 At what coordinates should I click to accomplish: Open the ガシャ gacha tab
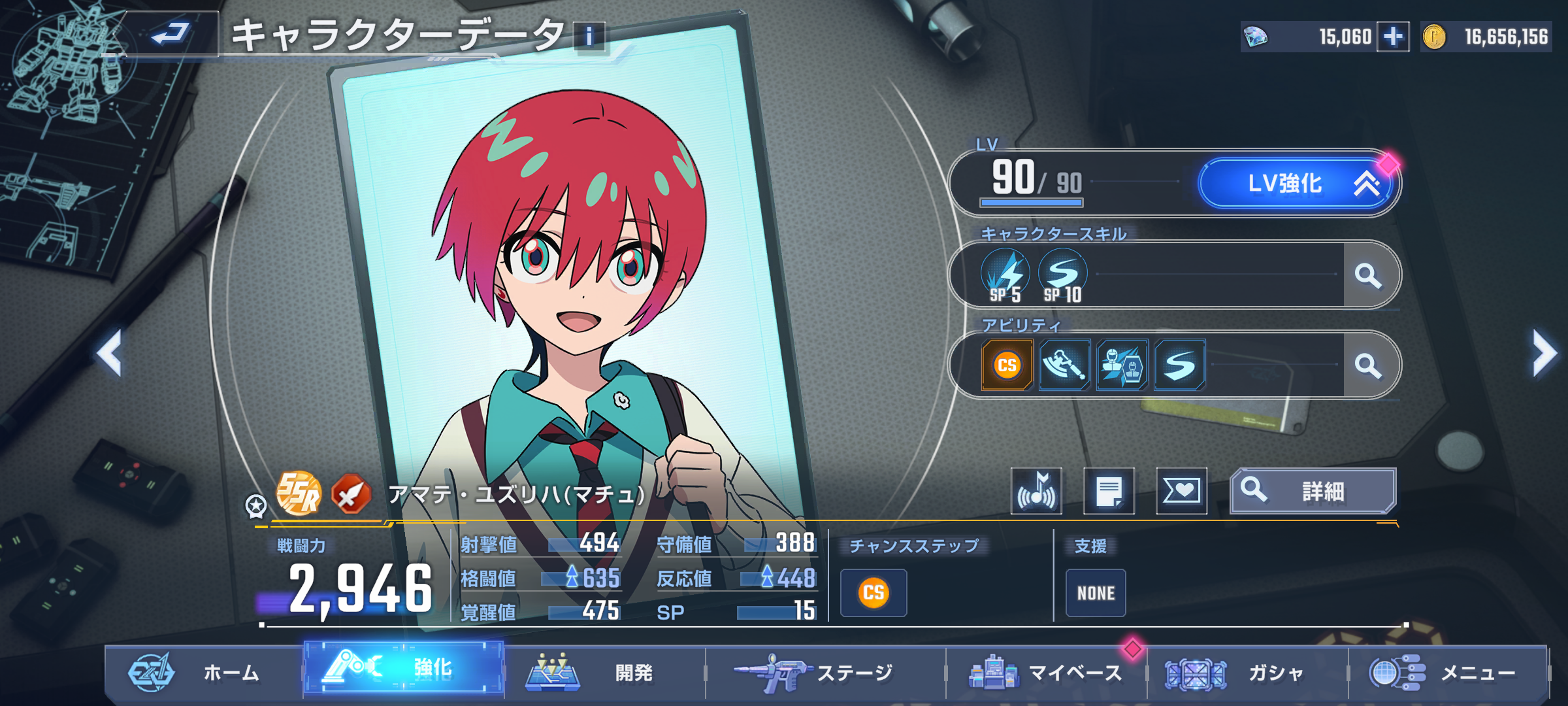[x=1245, y=673]
